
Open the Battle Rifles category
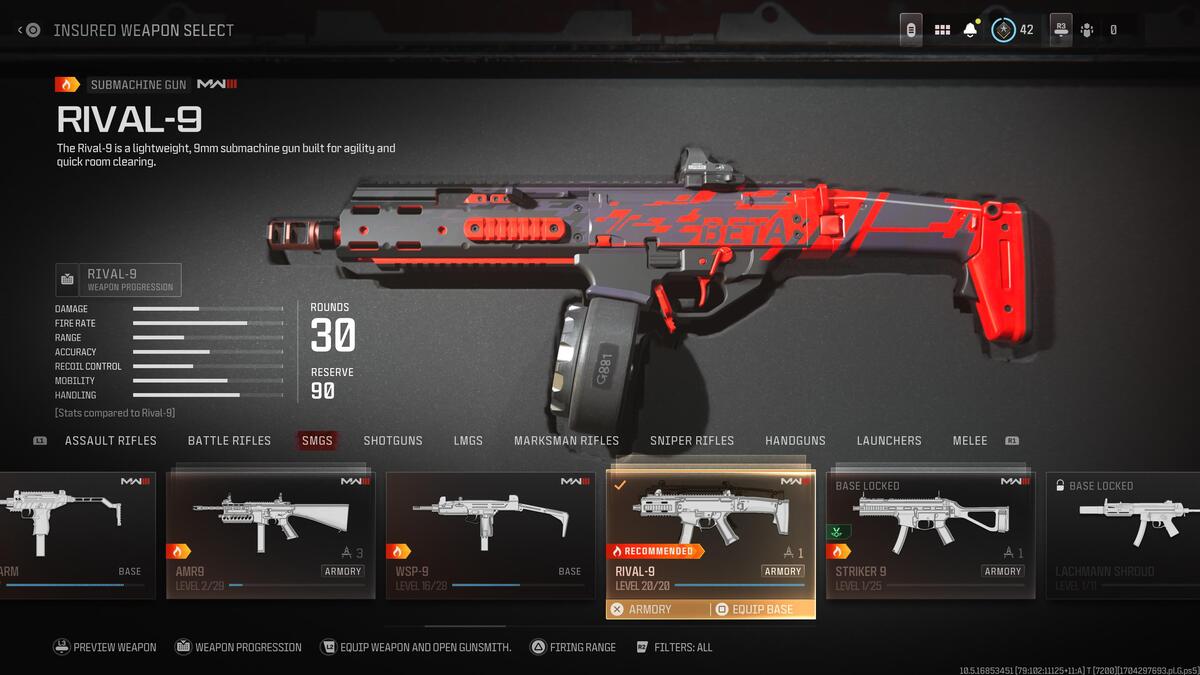coord(229,440)
